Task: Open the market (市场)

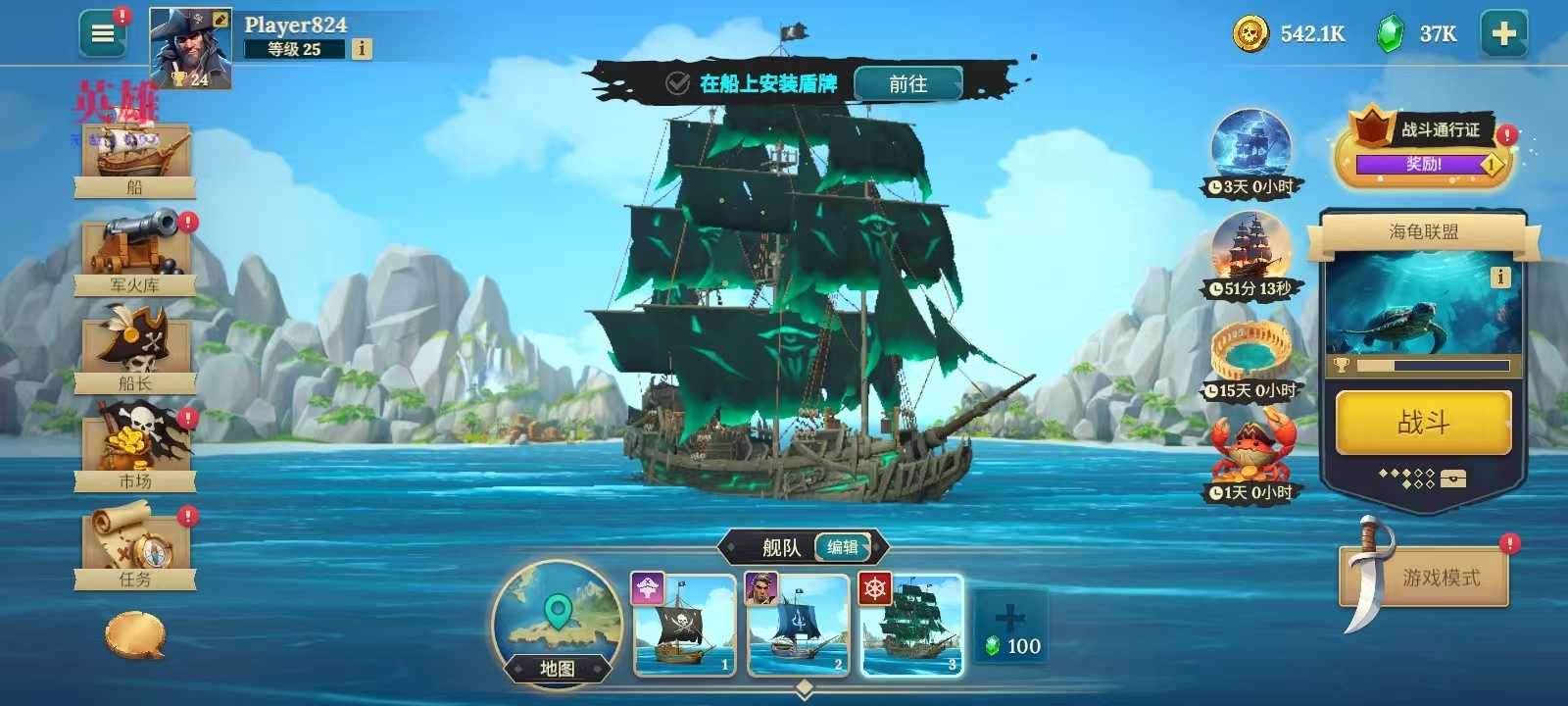Action: click(x=135, y=446)
